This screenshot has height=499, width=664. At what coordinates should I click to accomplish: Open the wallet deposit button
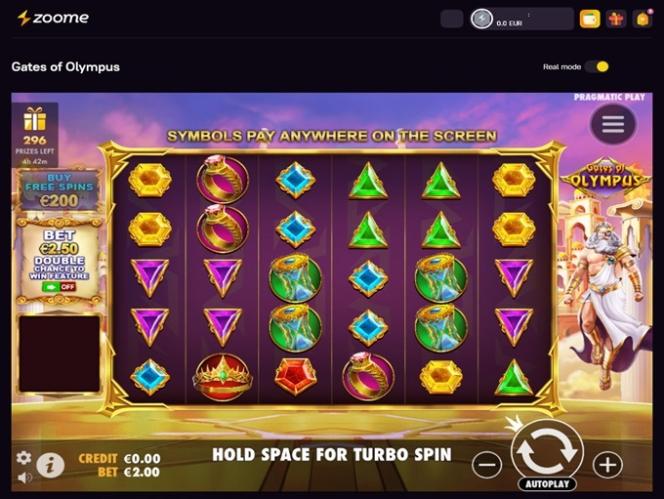coord(590,19)
